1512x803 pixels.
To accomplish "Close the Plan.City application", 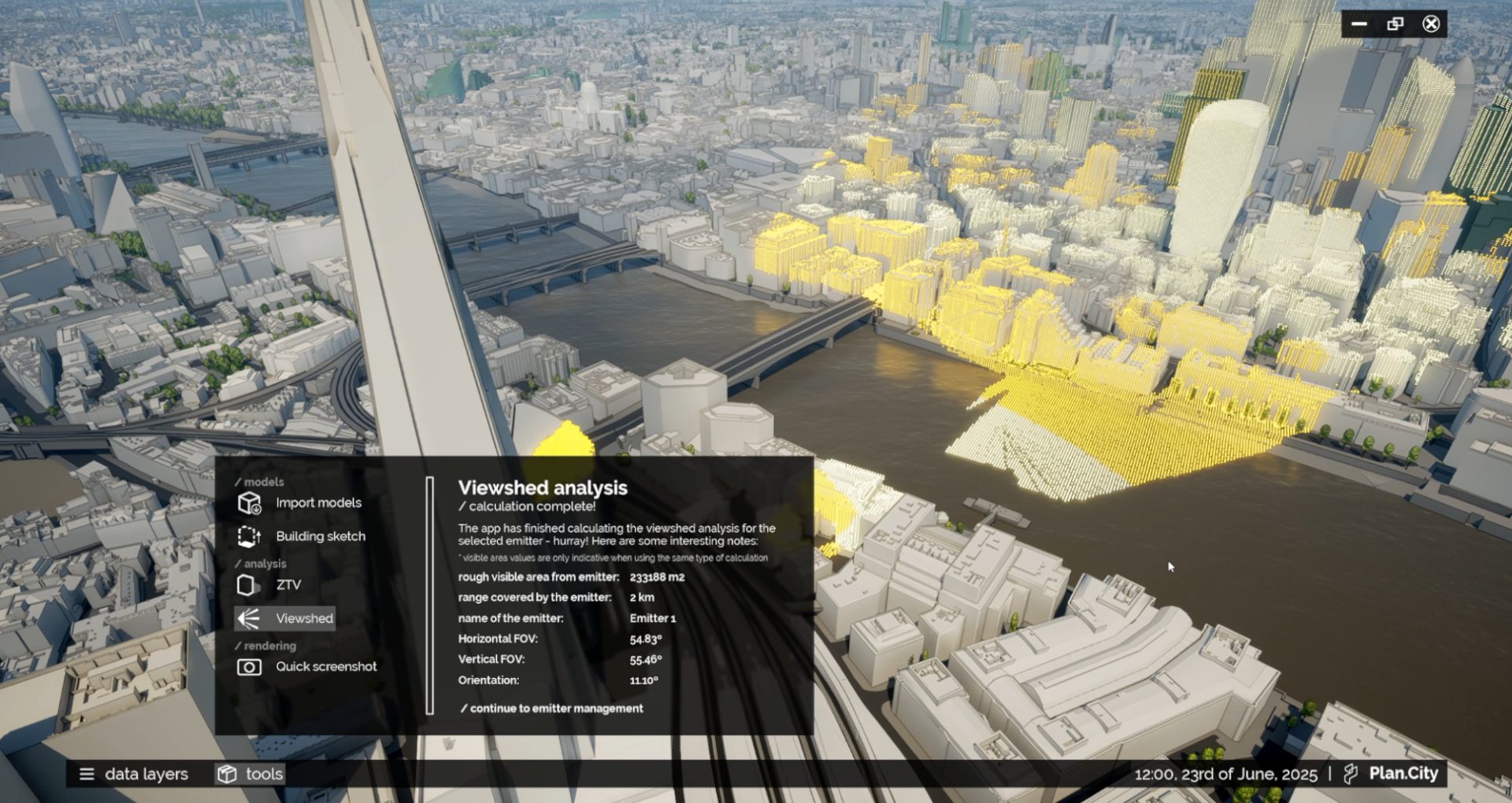I will pos(1431,24).
